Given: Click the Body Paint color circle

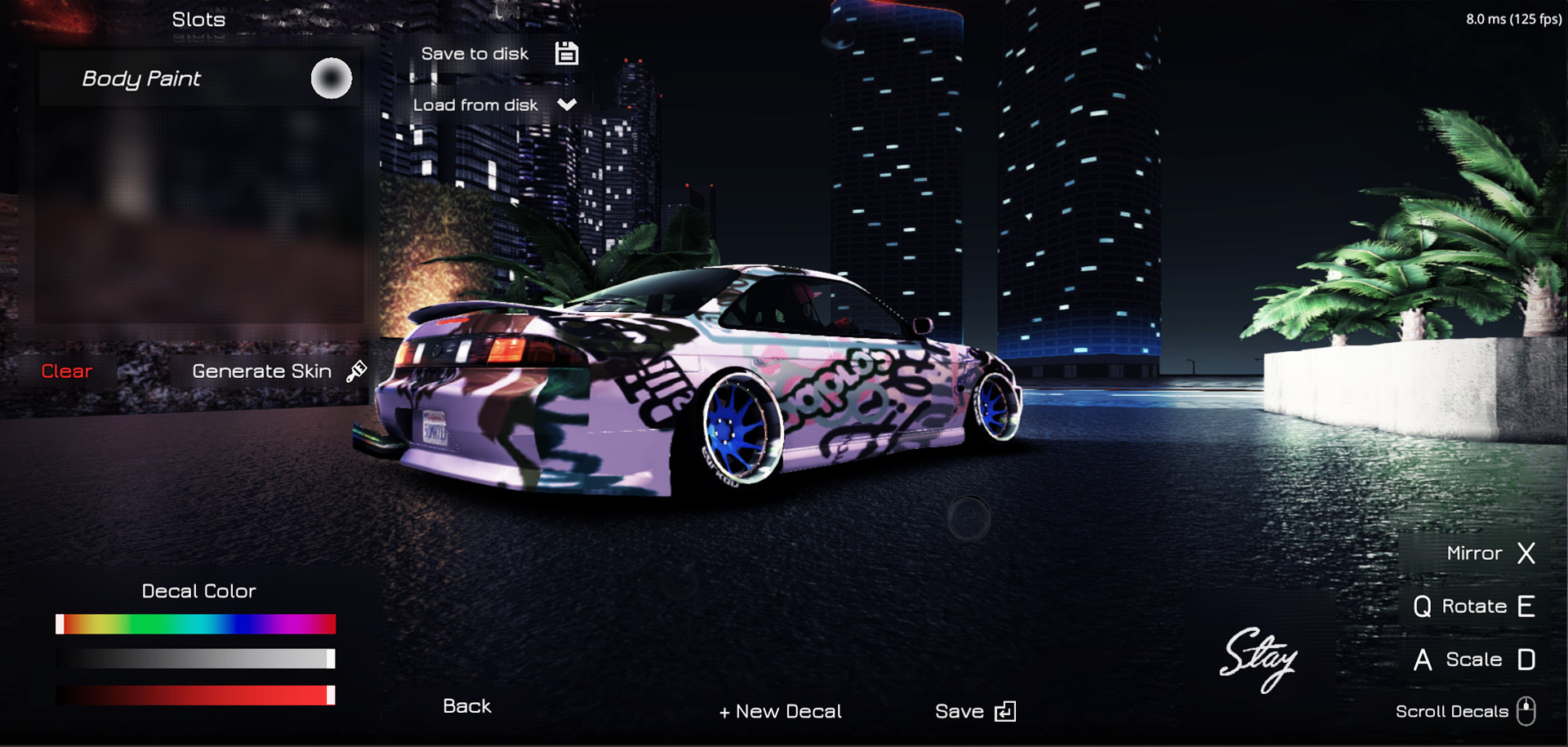Looking at the screenshot, I should [x=331, y=79].
